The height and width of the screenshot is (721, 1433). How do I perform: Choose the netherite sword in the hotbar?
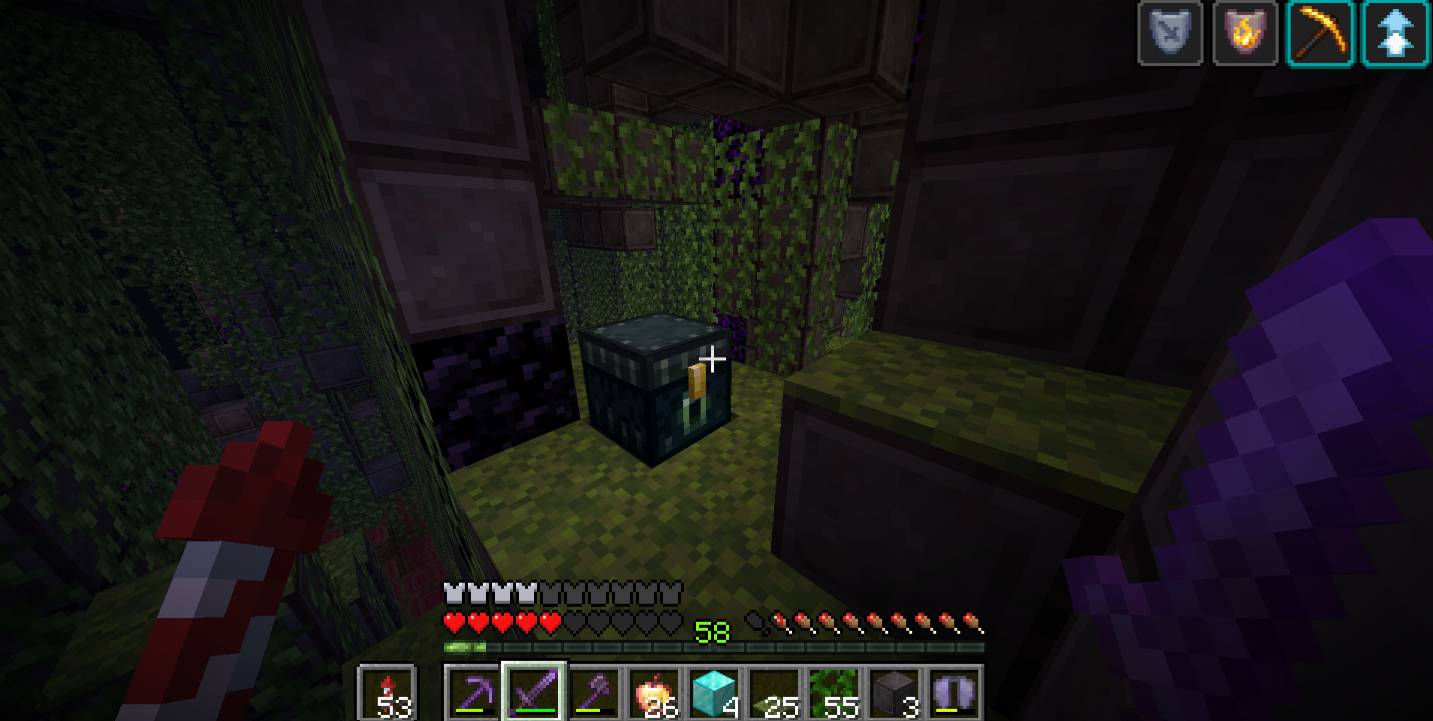[534, 691]
